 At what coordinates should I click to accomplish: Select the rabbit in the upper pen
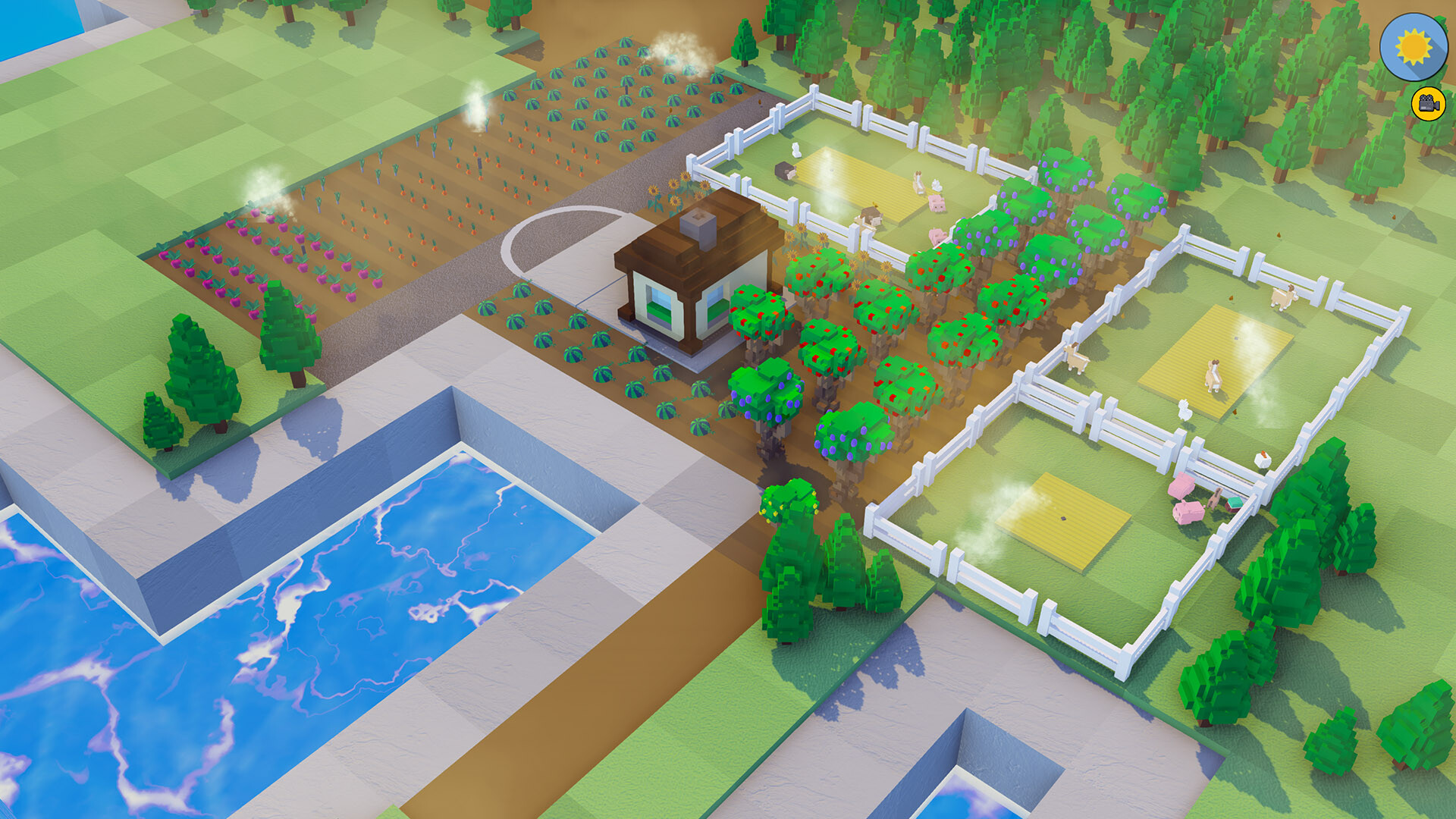[795, 150]
